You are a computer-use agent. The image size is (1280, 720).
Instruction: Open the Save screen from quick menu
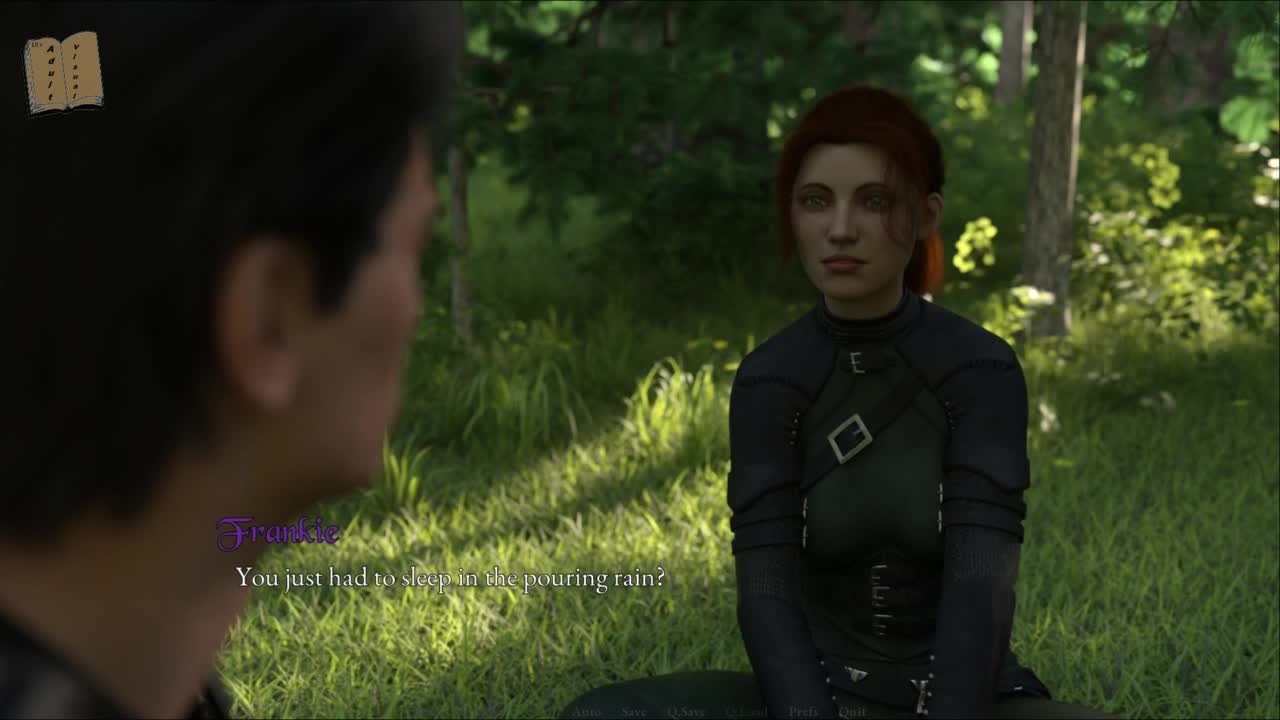[x=634, y=712]
